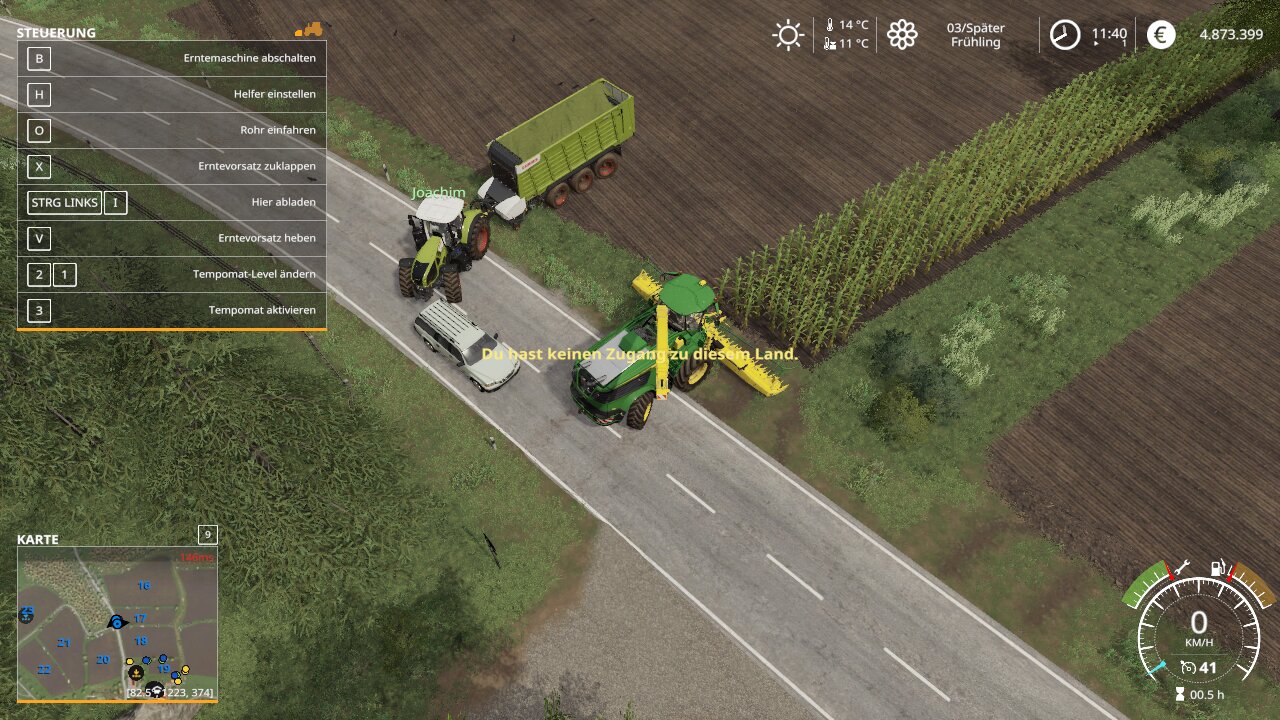Pick field 21 on the minimap
The image size is (1280, 720).
(64, 643)
